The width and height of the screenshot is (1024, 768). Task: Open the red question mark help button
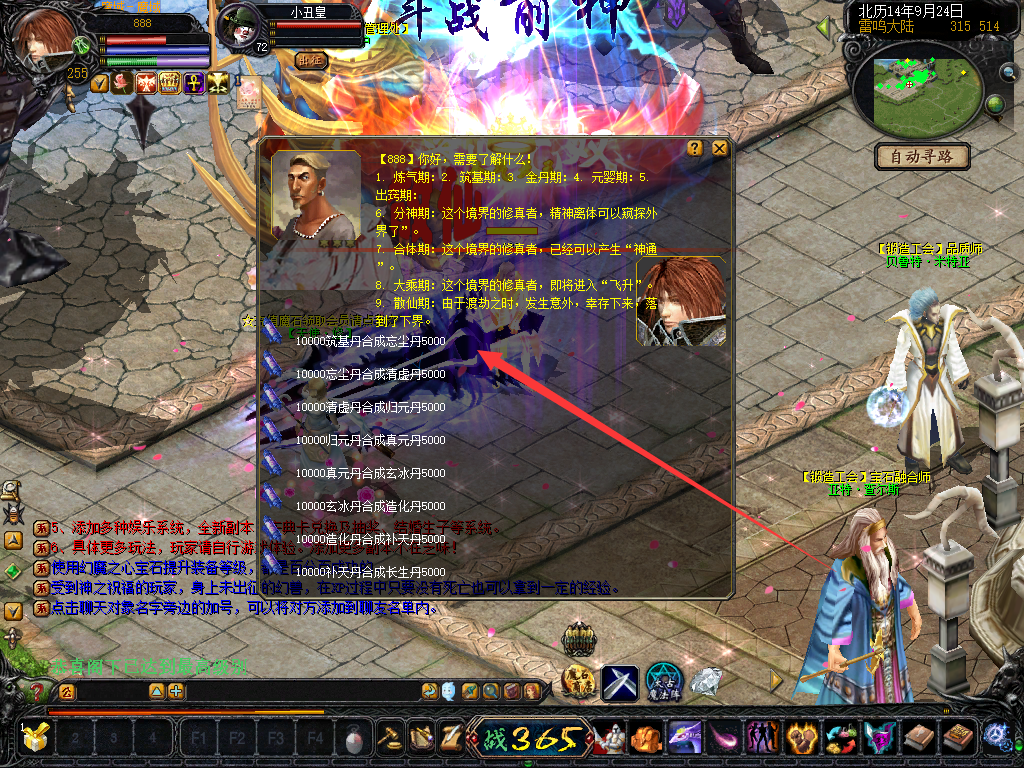[x=38, y=690]
